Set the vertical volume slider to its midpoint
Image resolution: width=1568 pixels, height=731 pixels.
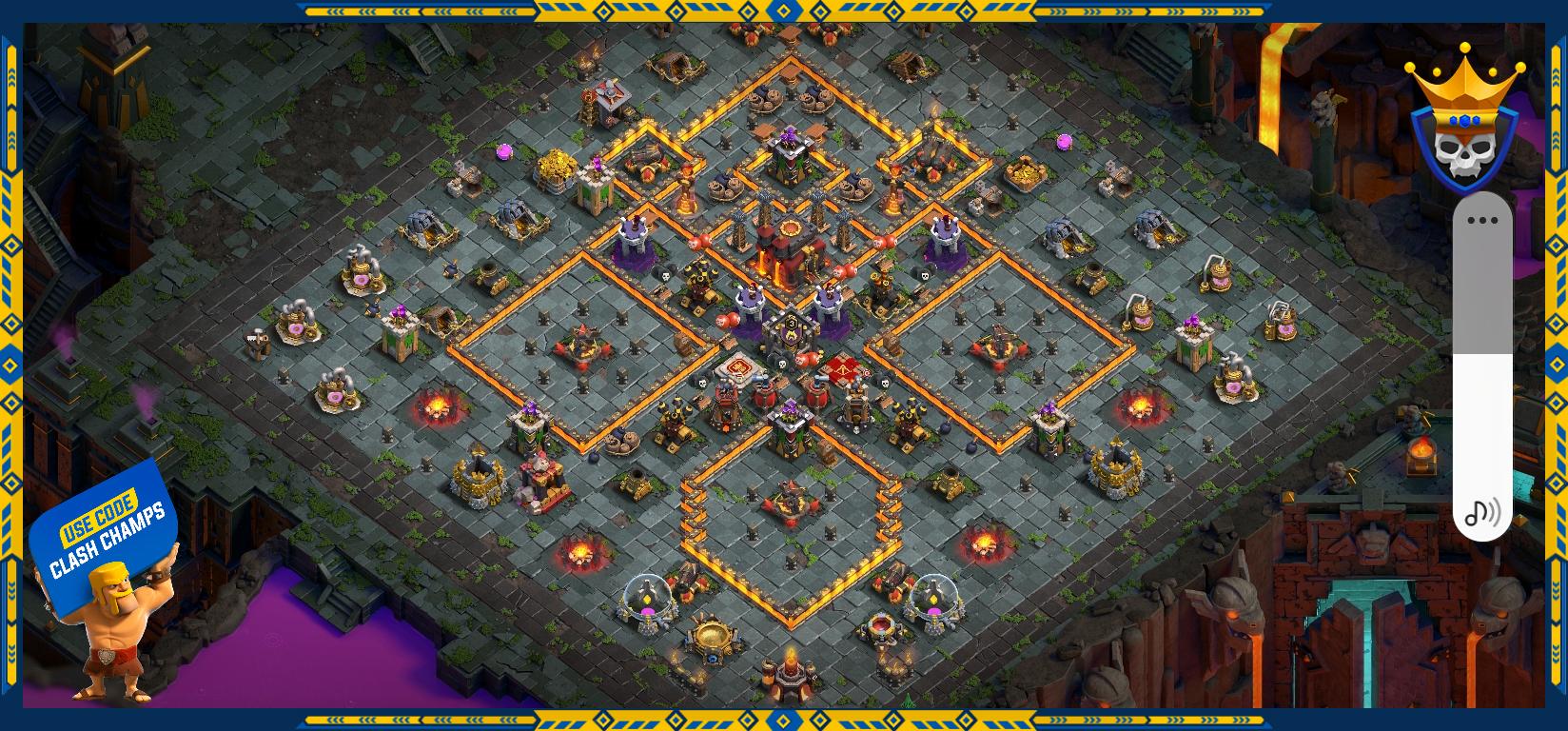tap(1482, 366)
